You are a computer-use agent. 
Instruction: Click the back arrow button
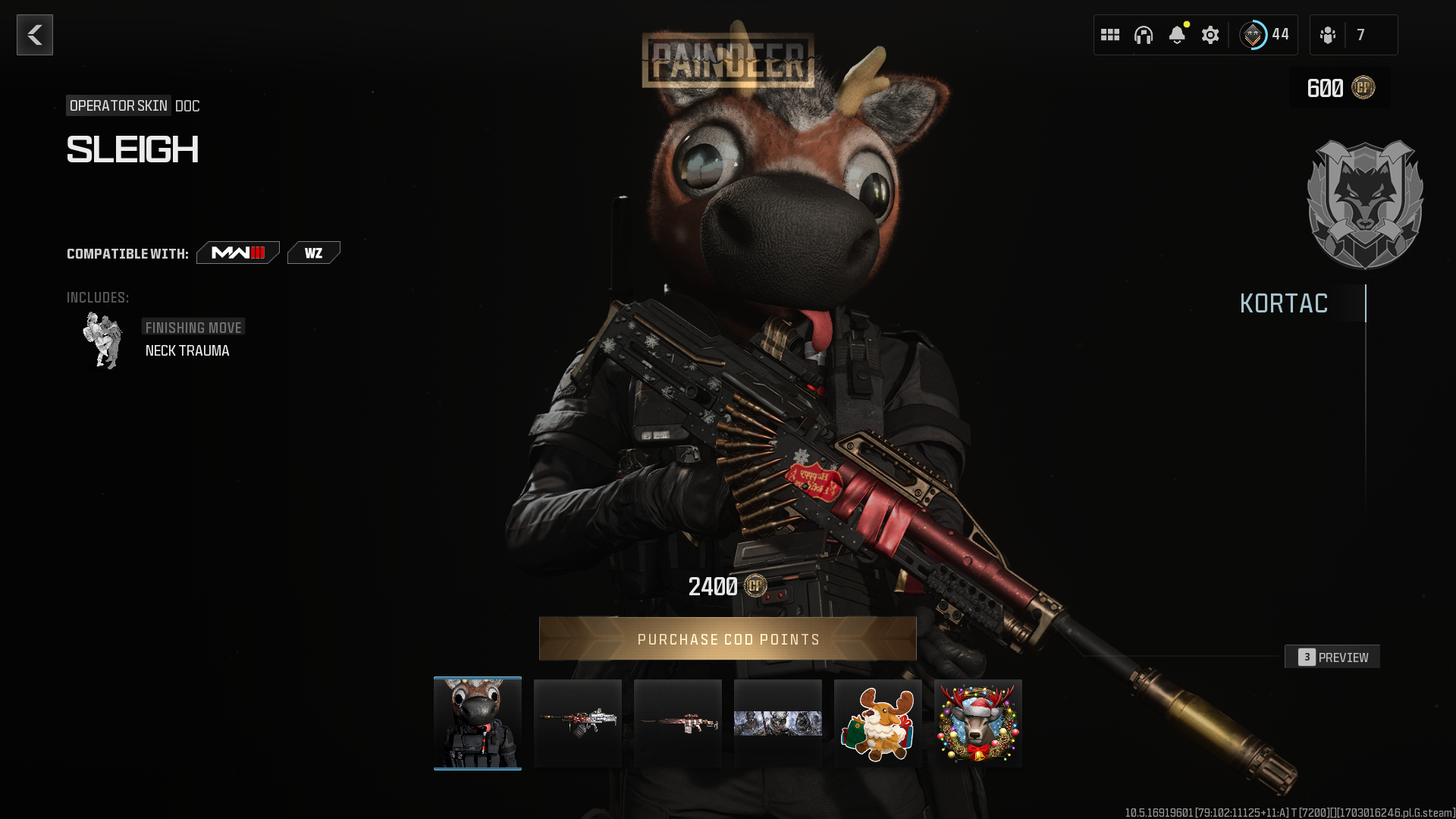pyautogui.click(x=34, y=34)
